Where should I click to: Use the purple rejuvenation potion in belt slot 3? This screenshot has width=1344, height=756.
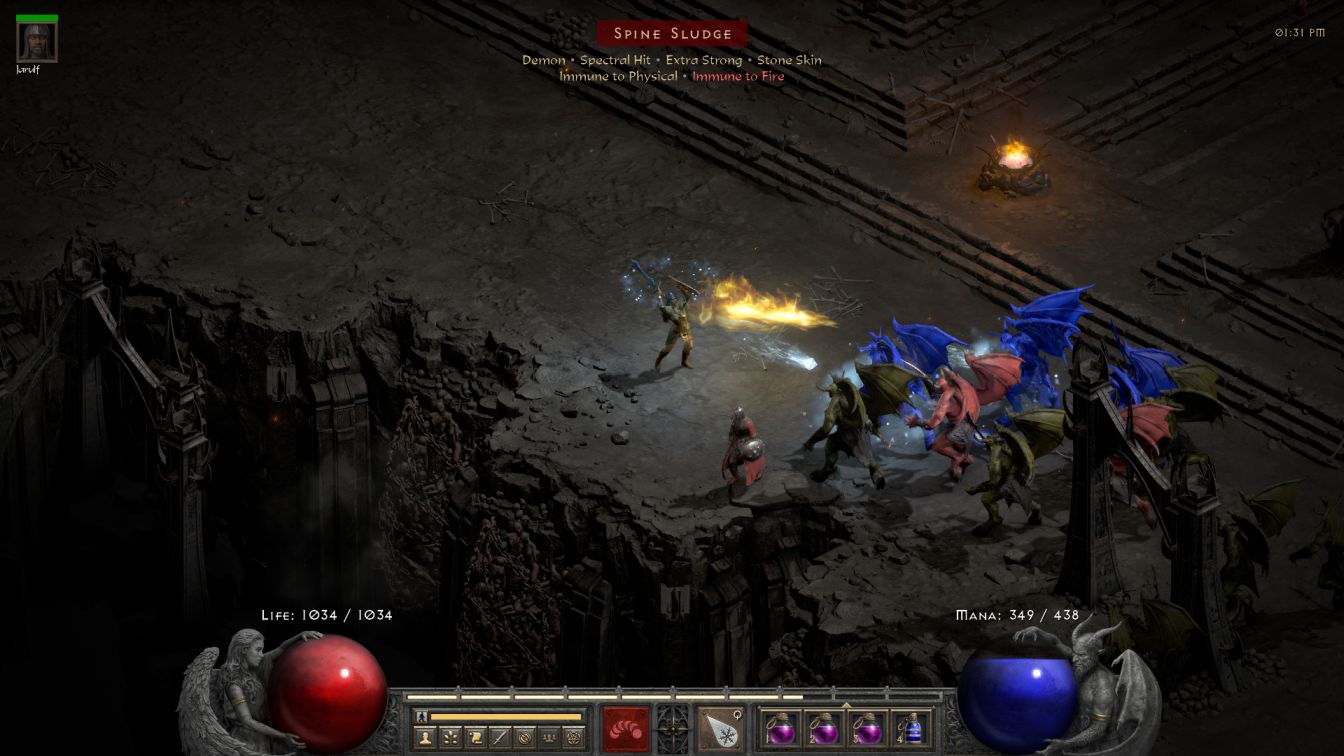(x=866, y=728)
